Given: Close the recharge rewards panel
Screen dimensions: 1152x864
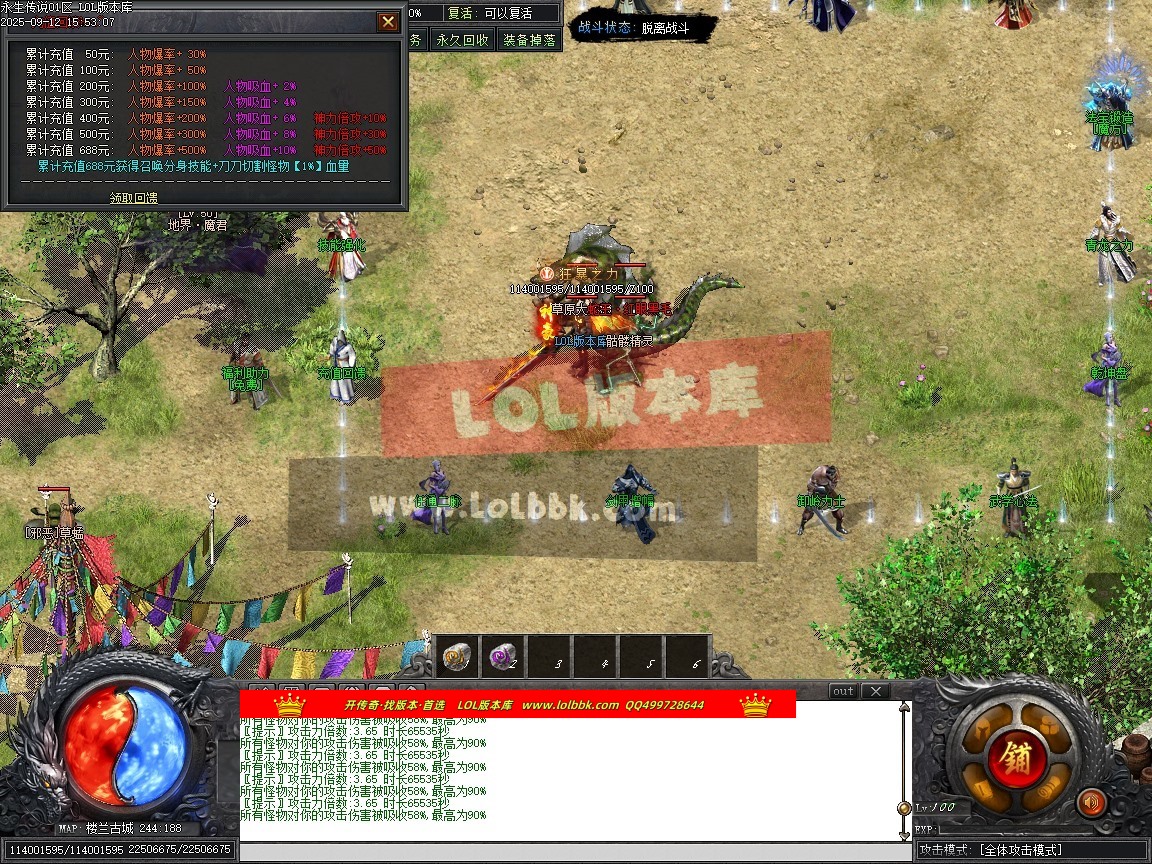Looking at the screenshot, I should (x=388, y=22).
